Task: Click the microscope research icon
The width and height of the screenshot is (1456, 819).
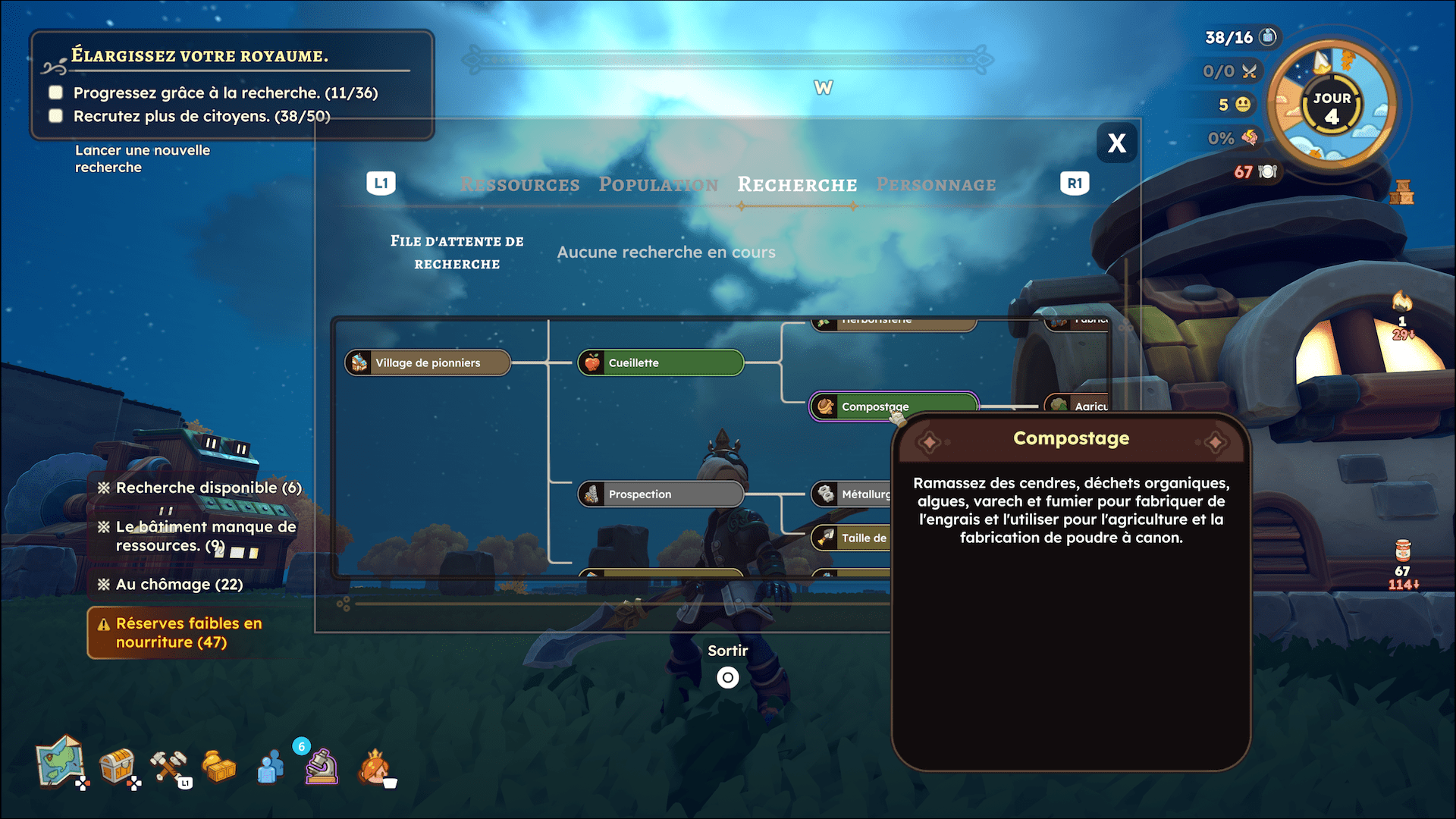Action: [321, 767]
